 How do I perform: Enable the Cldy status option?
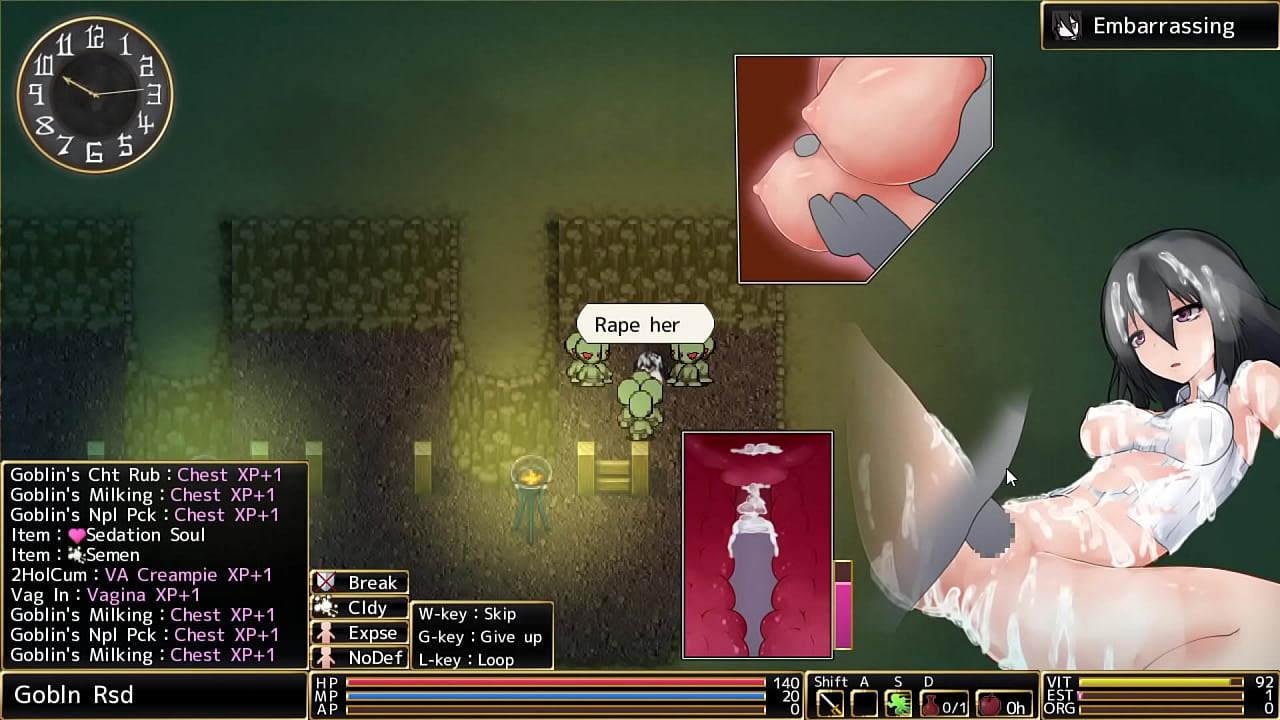pos(367,607)
